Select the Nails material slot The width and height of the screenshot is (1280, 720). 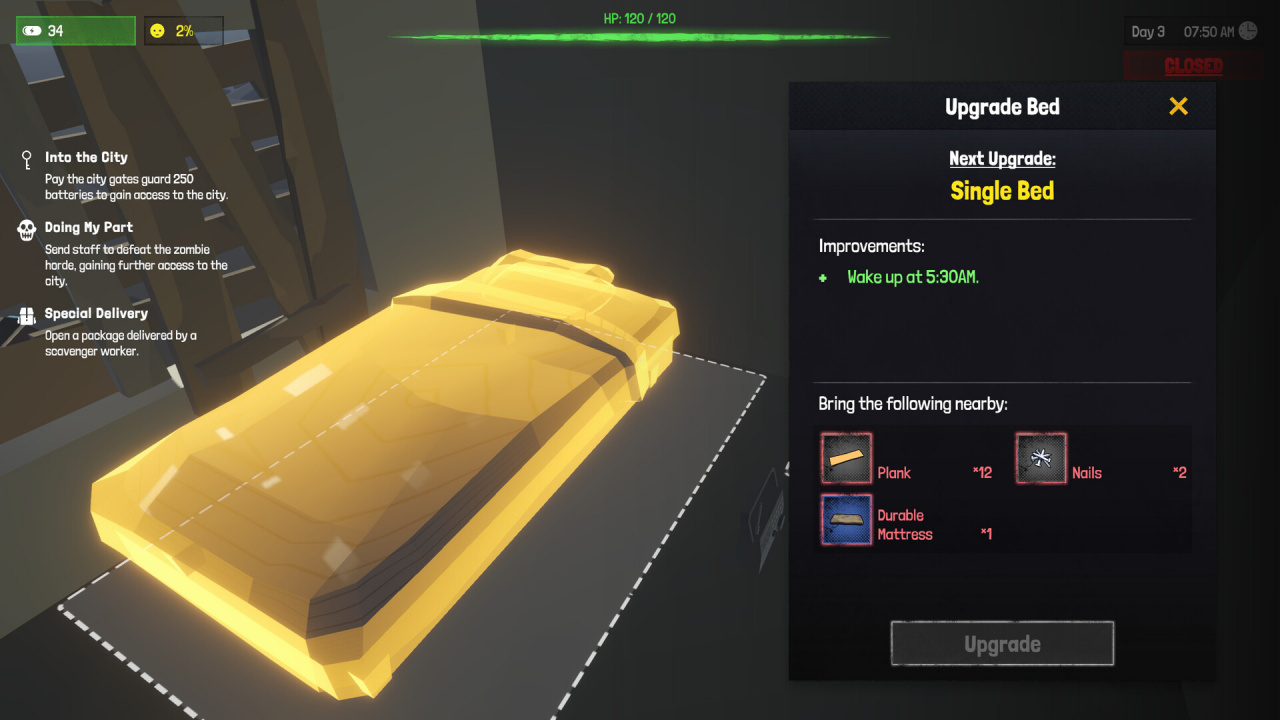(1041, 459)
